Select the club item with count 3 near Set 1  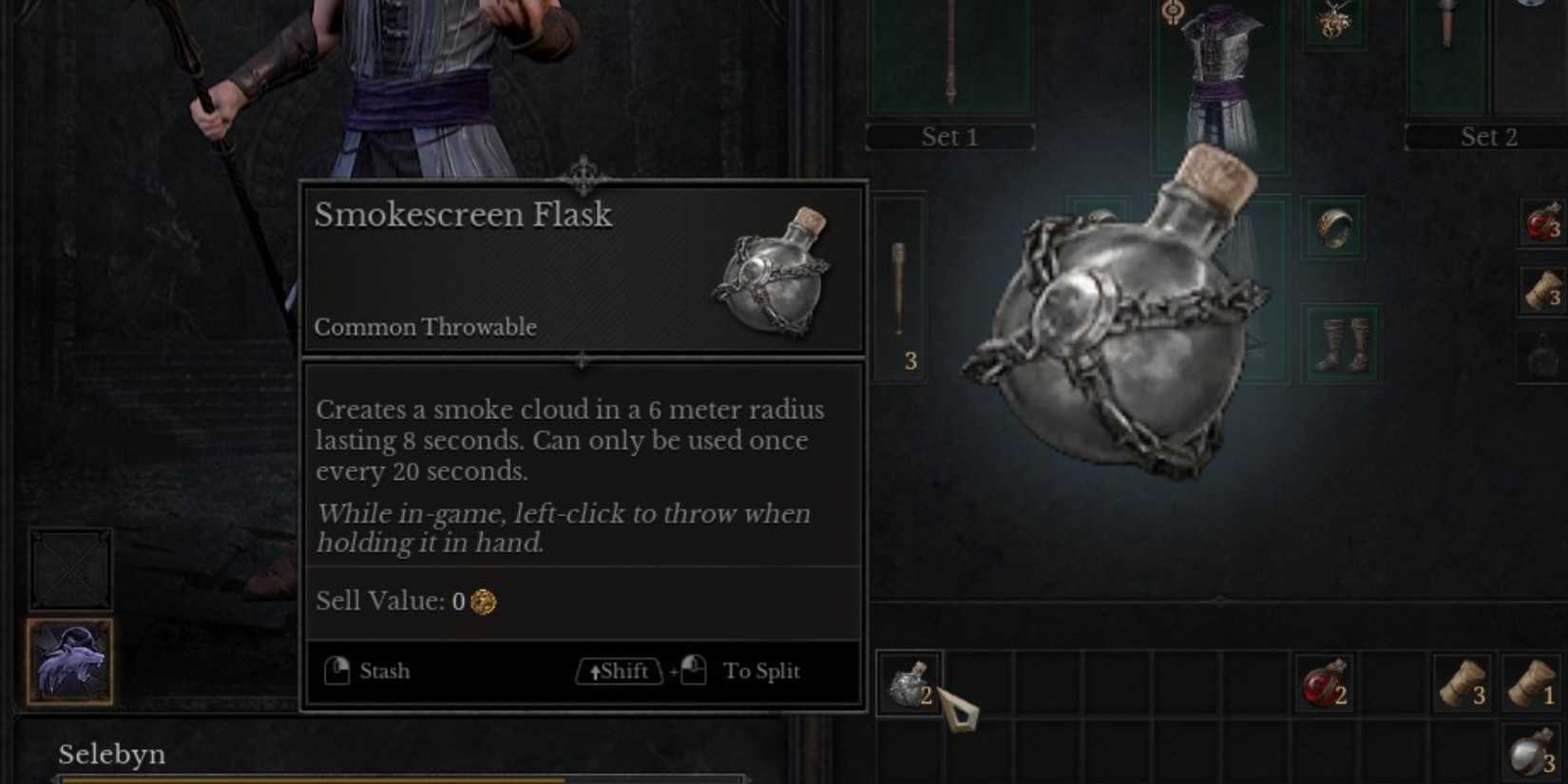tap(901, 285)
